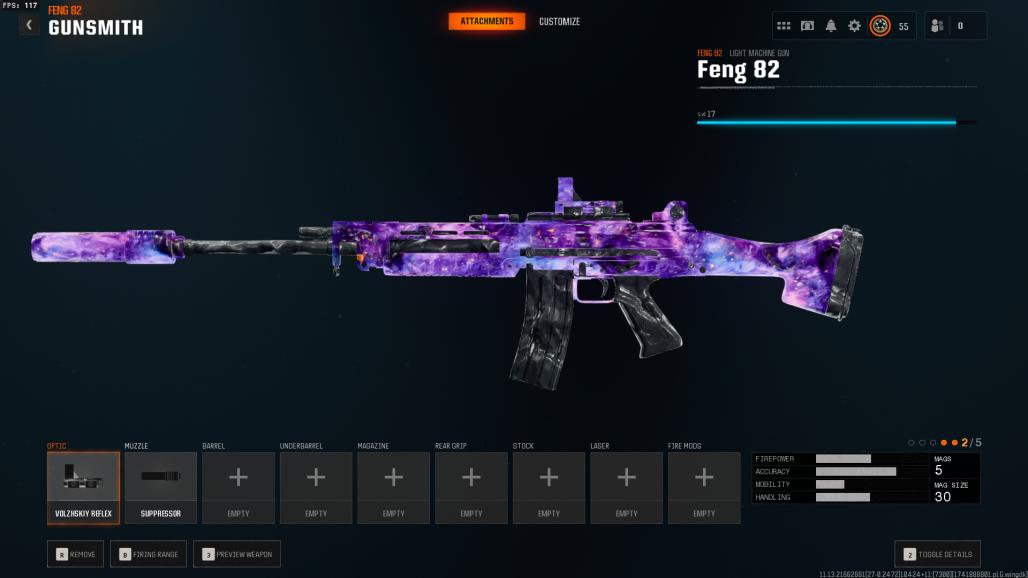Screen dimensions: 1028x578
Task: Select the Attachments tab
Action: [487, 22]
